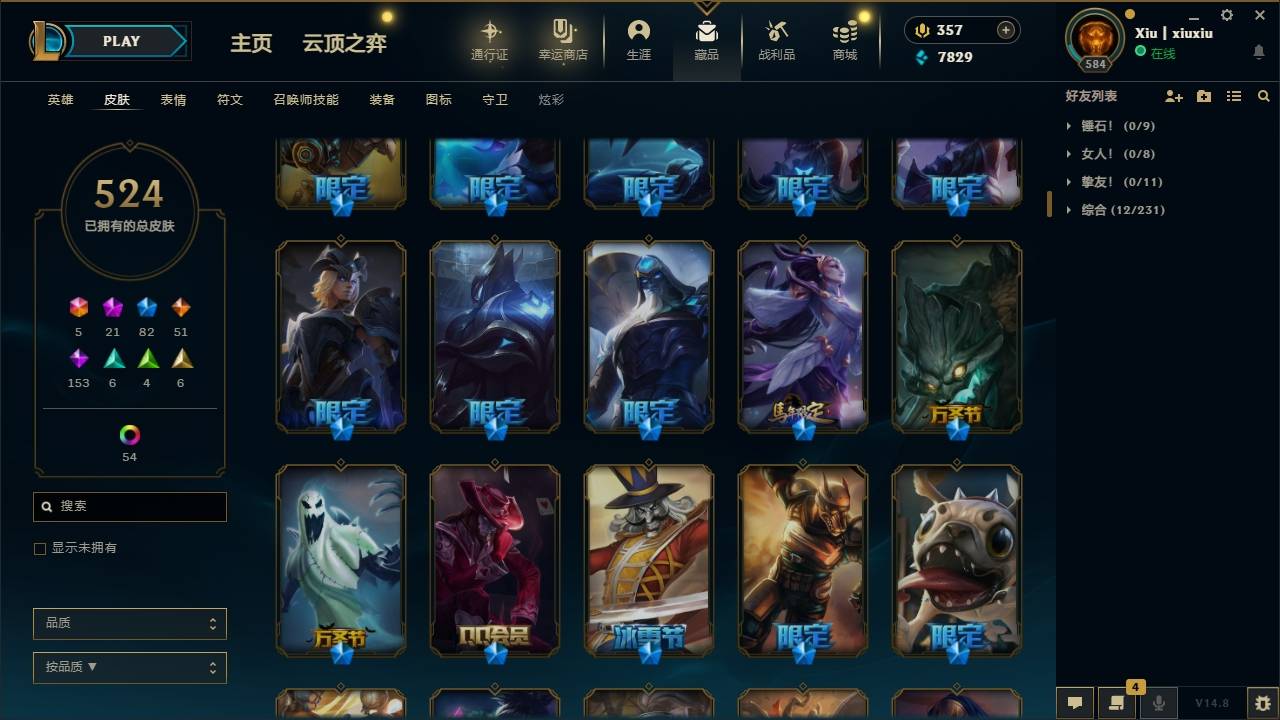Open the chat messages icon with badge 4
Viewport: 1280px width, 720px height.
coord(1118,703)
